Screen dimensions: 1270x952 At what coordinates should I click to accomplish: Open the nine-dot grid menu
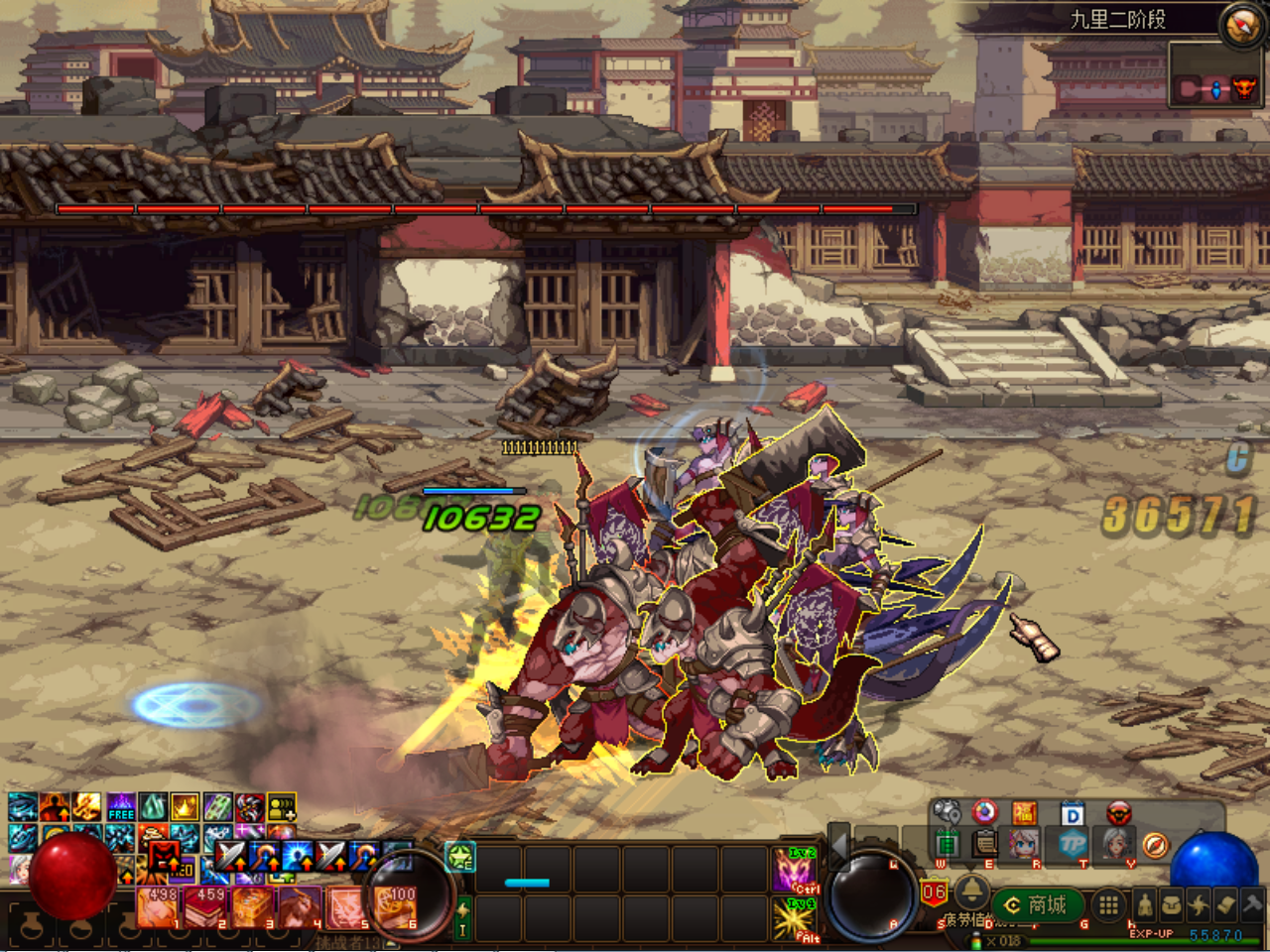1108,904
